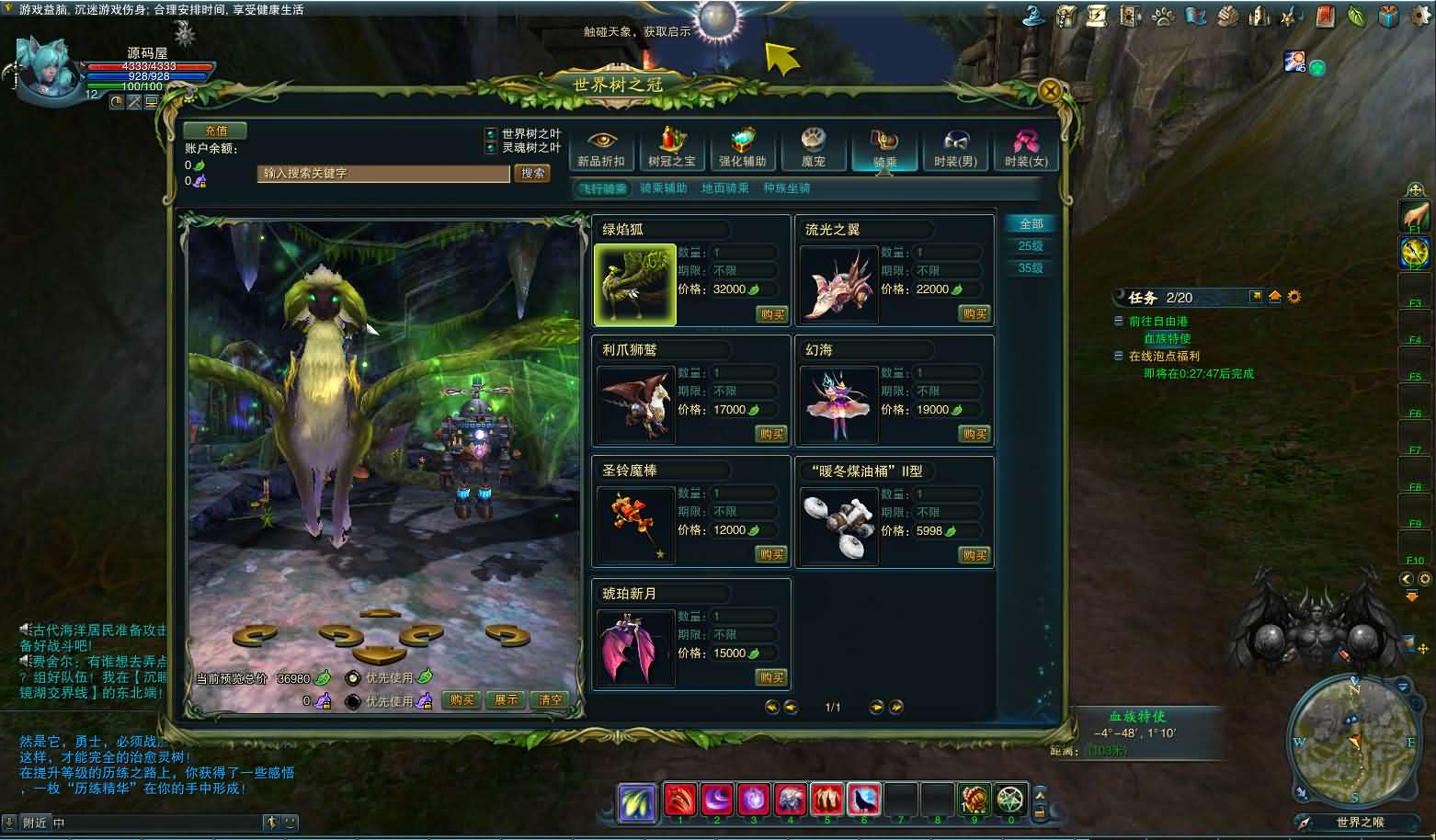Toggle the 世界树之叶 currency checkbox
Screen dimensions: 1436x840
491,134
